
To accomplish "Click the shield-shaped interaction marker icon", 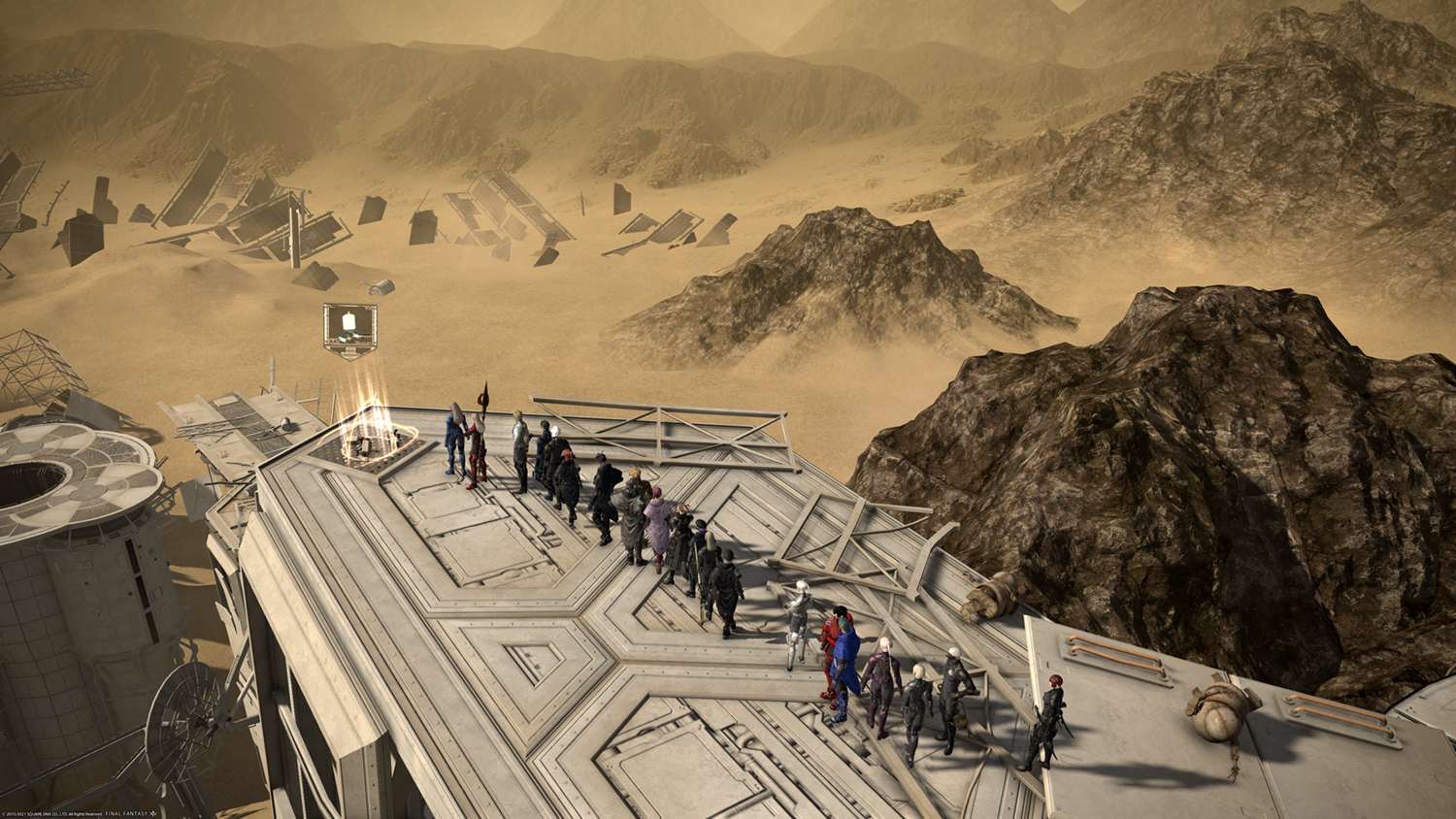I will (349, 329).
